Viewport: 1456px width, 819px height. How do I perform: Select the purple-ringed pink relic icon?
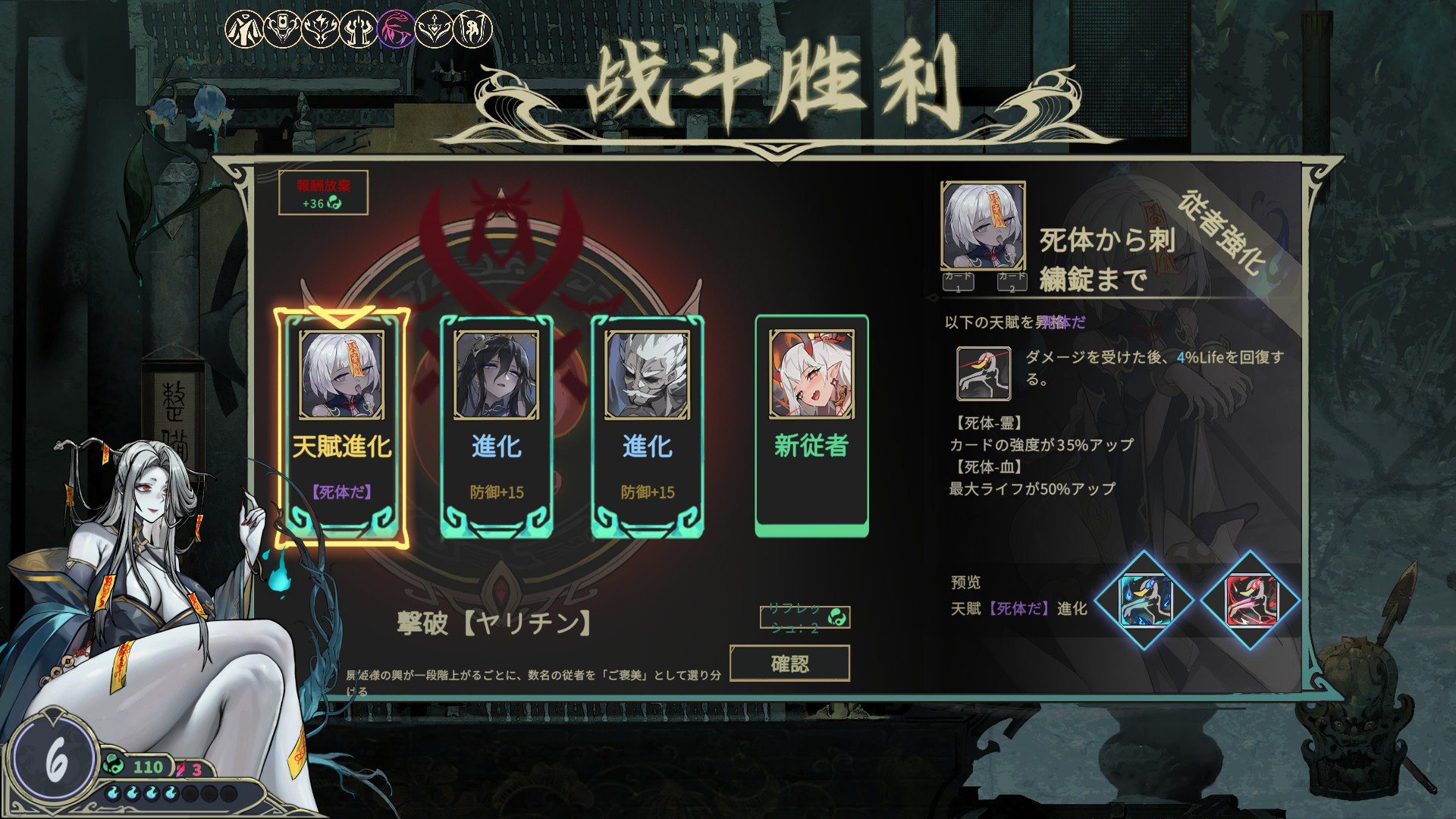(x=397, y=30)
